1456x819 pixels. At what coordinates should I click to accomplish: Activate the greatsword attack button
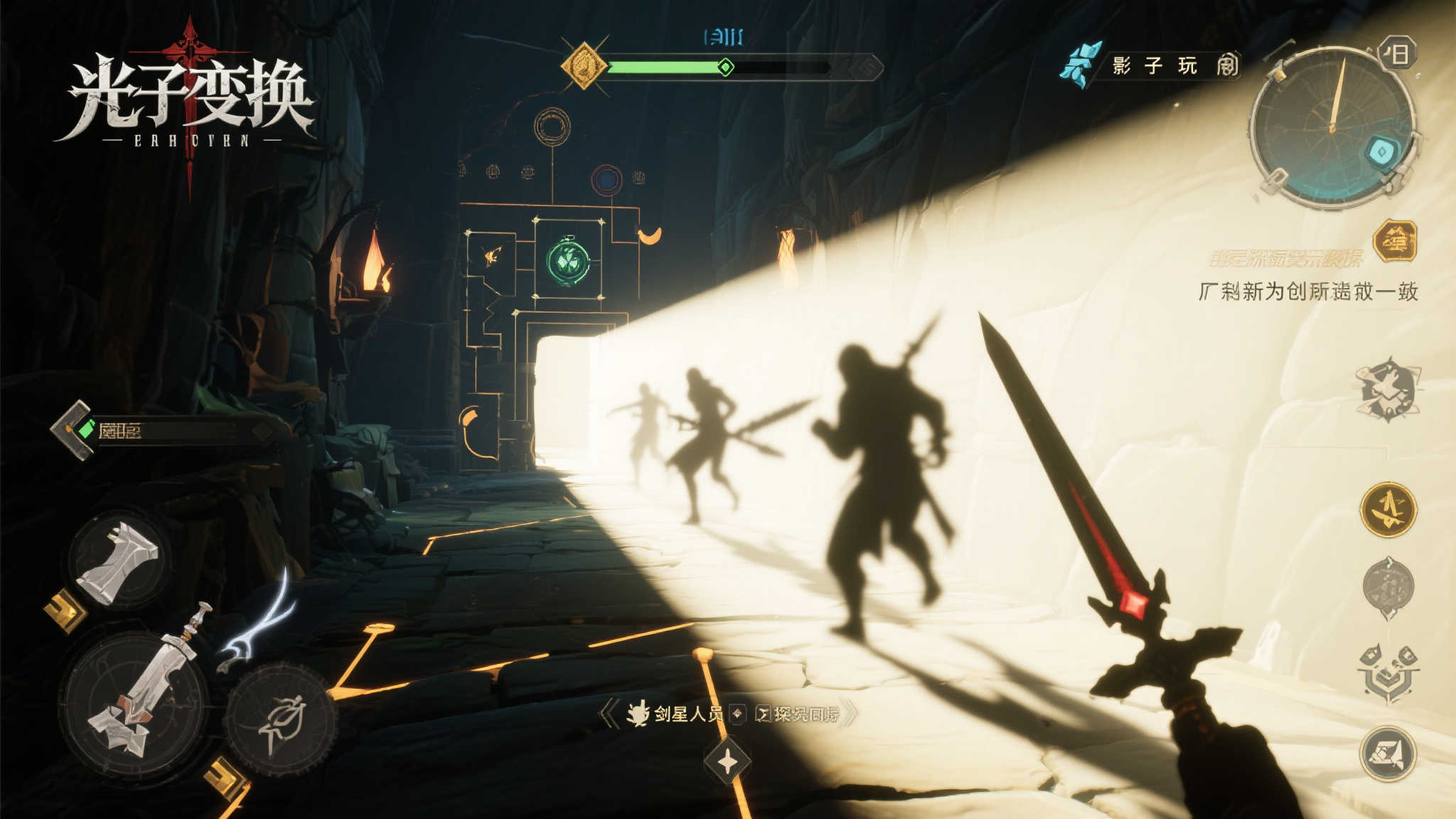click(x=135, y=705)
